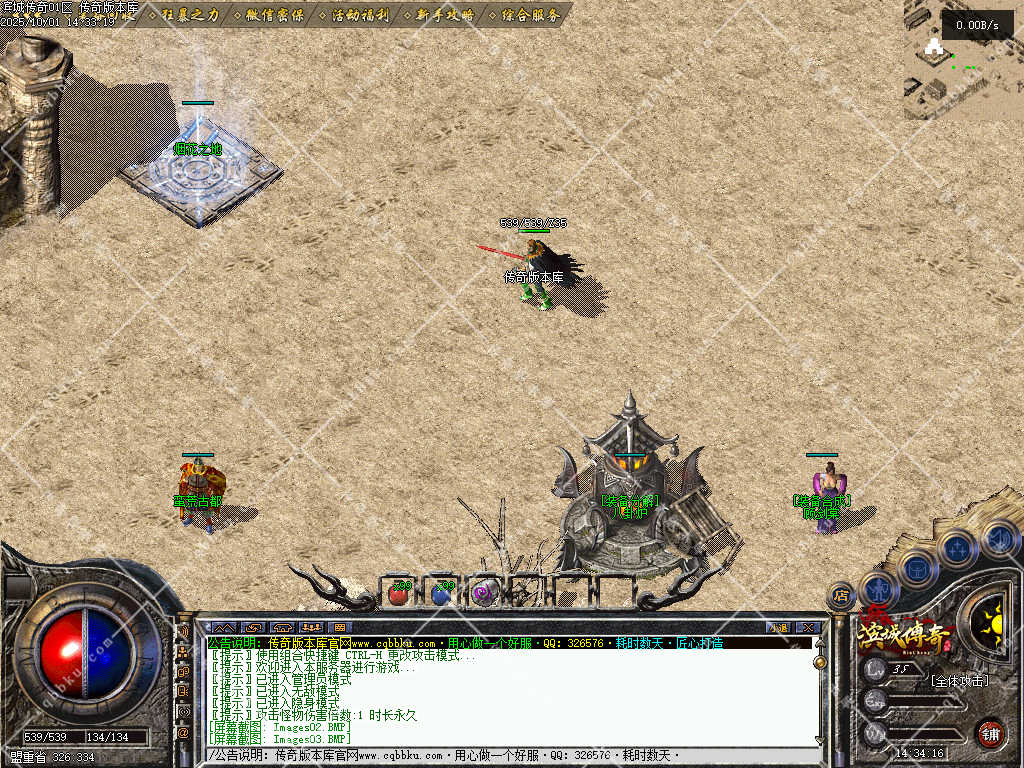This screenshot has width=1024, height=768.
Task: Click the minimap in the corner
Action: (963, 60)
